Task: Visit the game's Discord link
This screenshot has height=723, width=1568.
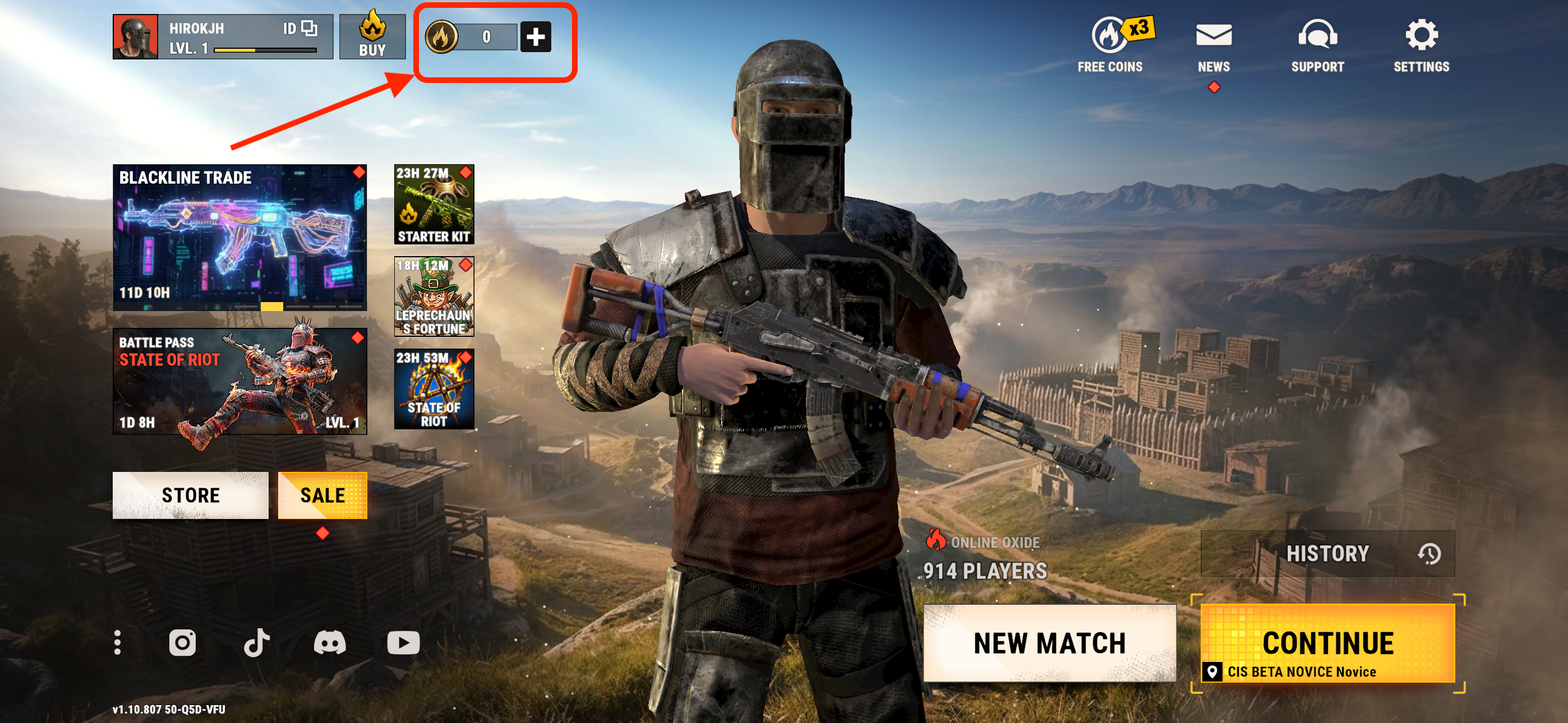Action: click(329, 643)
